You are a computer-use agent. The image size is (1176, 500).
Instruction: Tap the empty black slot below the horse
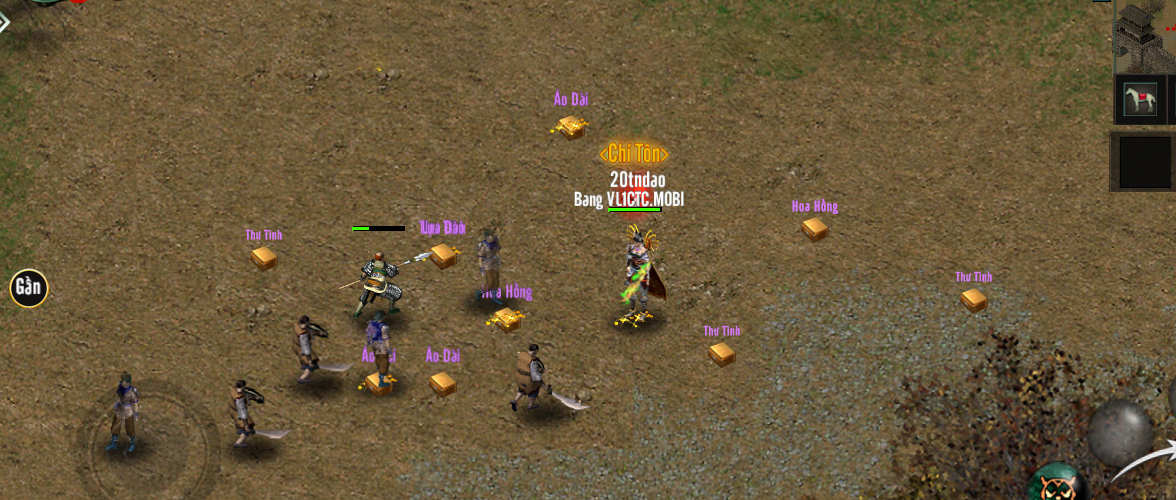(x=1144, y=162)
